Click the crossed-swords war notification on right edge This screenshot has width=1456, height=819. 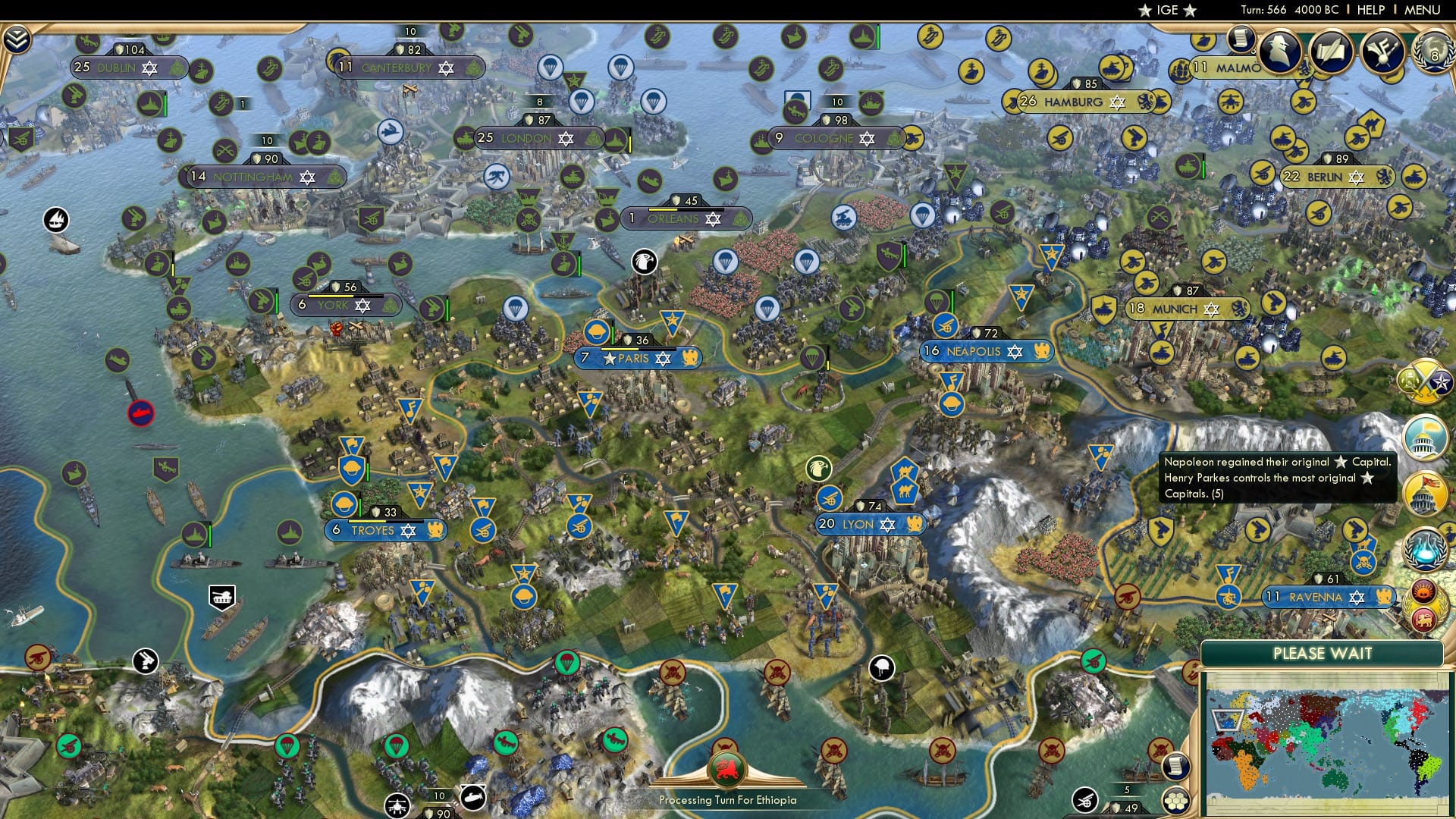click(x=1424, y=382)
